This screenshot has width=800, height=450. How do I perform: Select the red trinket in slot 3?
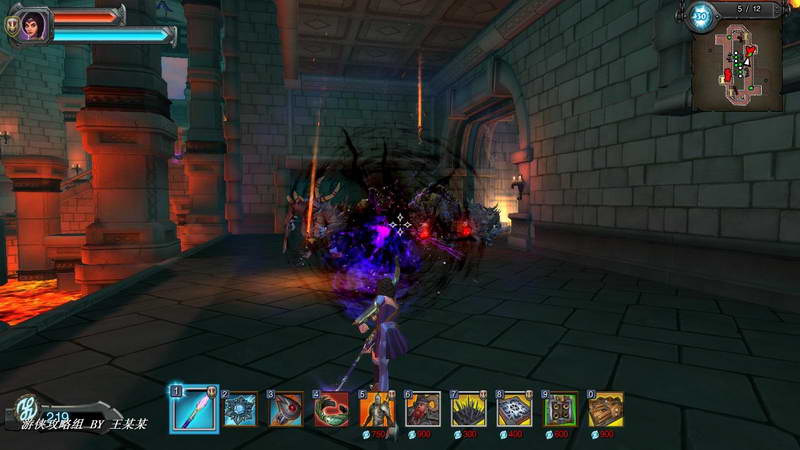tap(286, 410)
